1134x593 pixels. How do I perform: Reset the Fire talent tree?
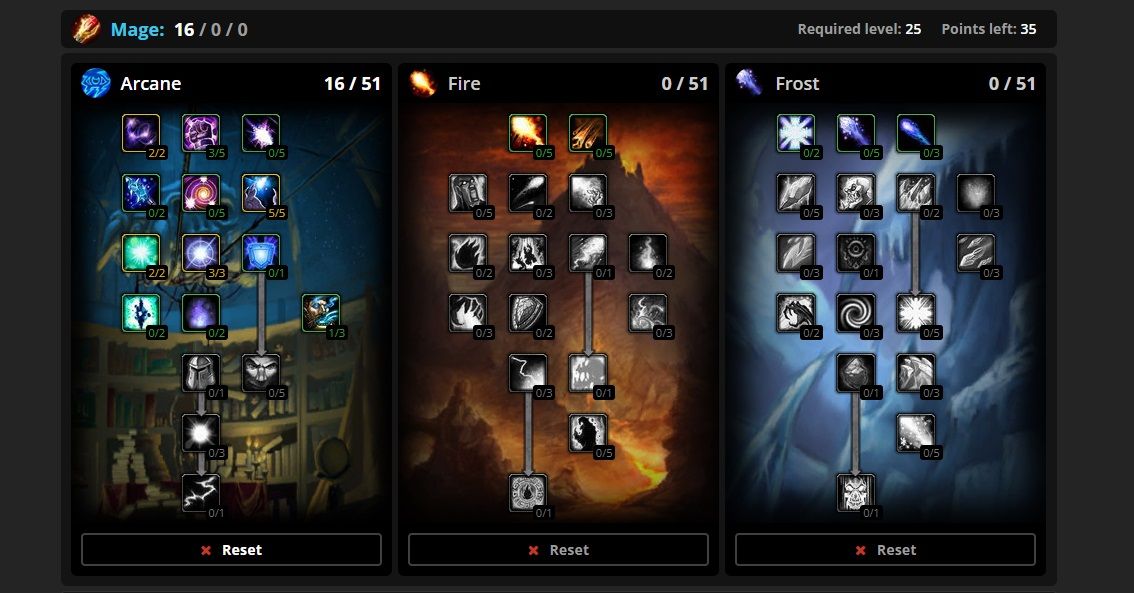tap(558, 550)
